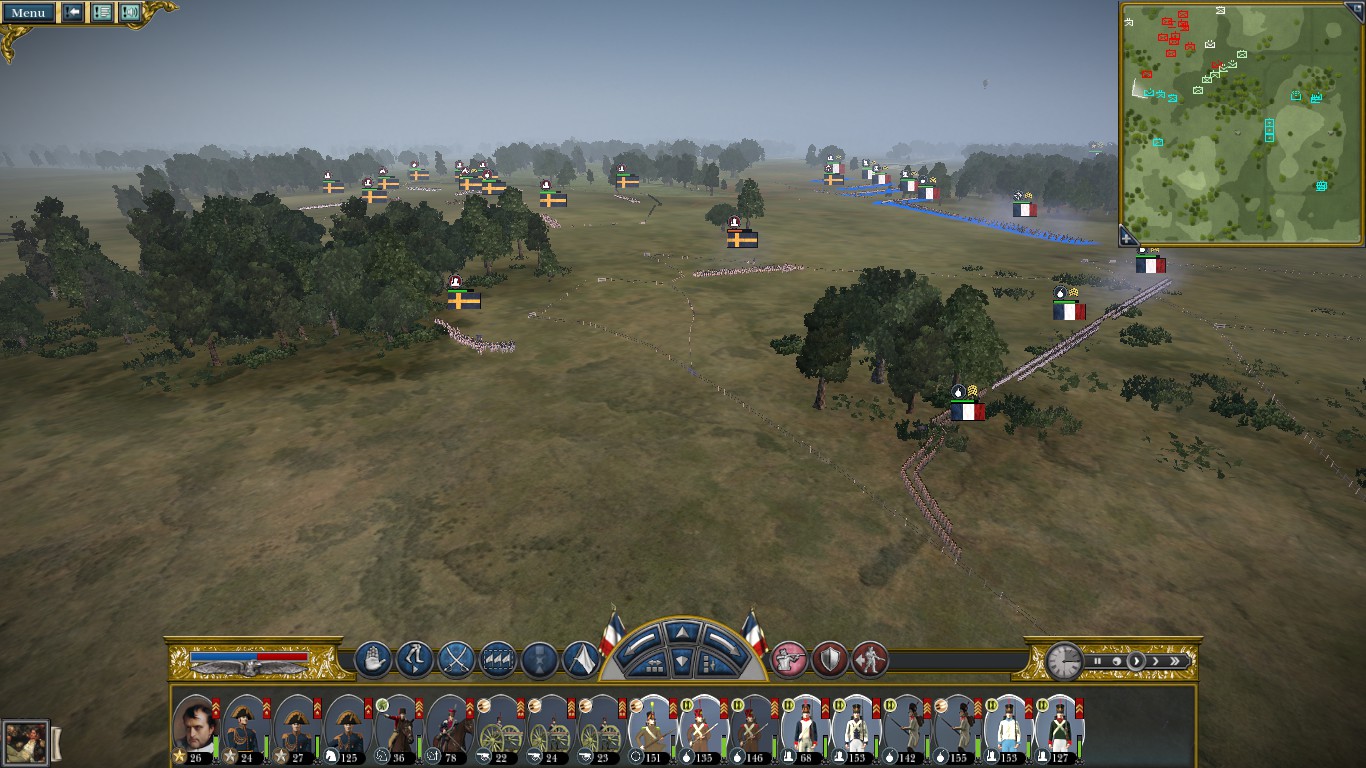Toggle the speaker audio advice button
1366x768 pixels.
coord(130,13)
